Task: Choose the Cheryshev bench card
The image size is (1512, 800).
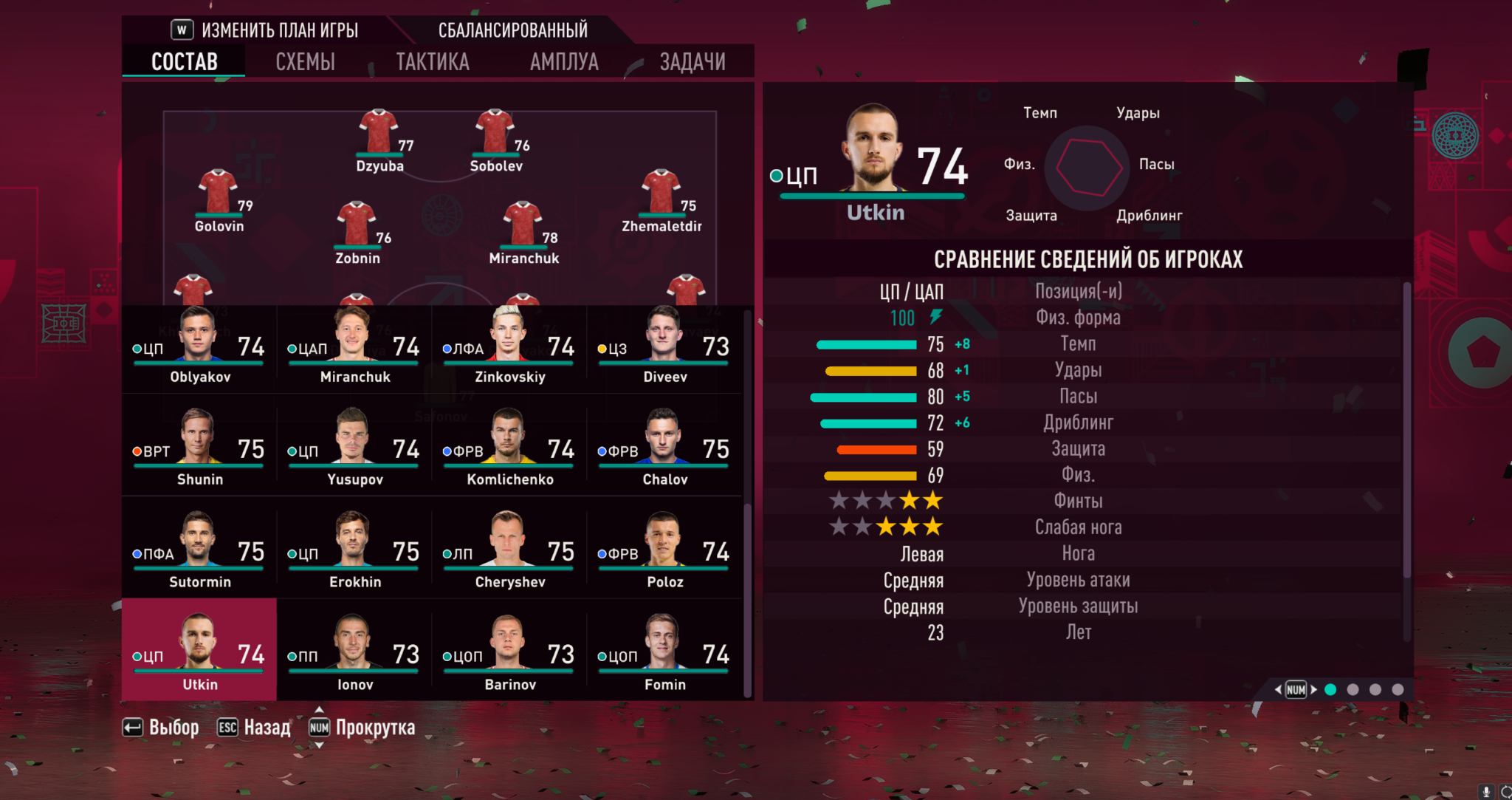Action: [509, 553]
